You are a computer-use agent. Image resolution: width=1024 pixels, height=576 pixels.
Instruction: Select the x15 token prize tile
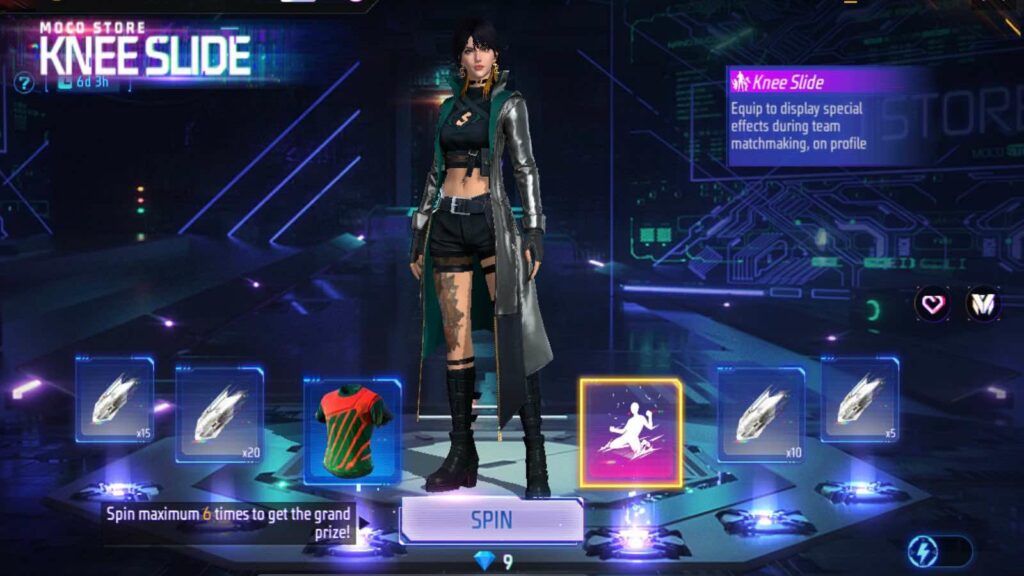click(115, 399)
